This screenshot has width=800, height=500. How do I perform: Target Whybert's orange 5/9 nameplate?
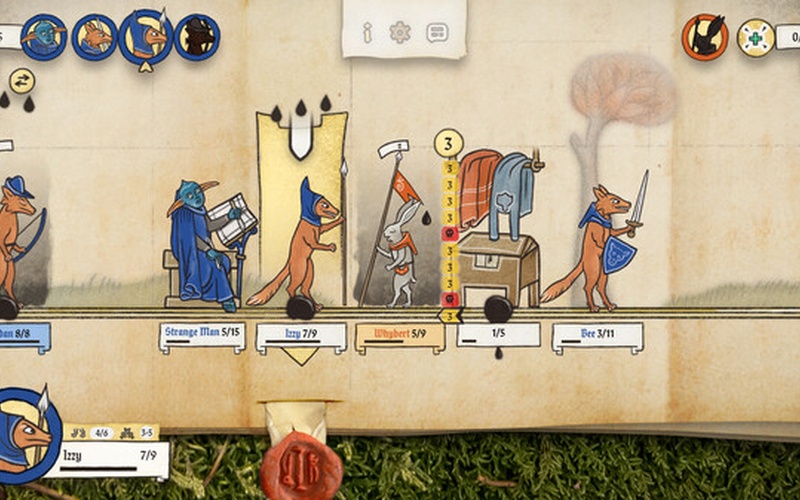coord(400,335)
